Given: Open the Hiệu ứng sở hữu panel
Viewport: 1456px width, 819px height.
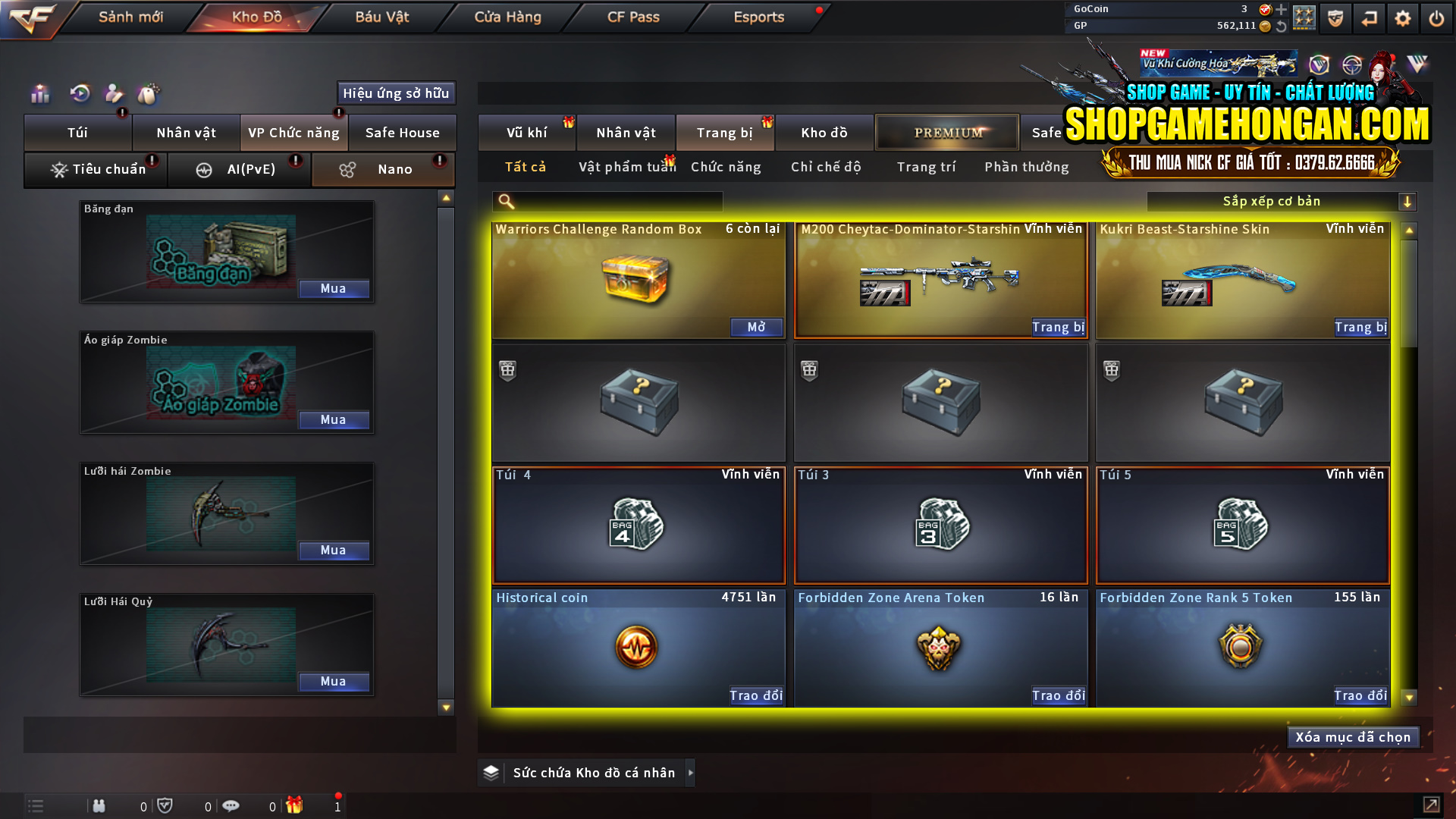Looking at the screenshot, I should [x=395, y=93].
